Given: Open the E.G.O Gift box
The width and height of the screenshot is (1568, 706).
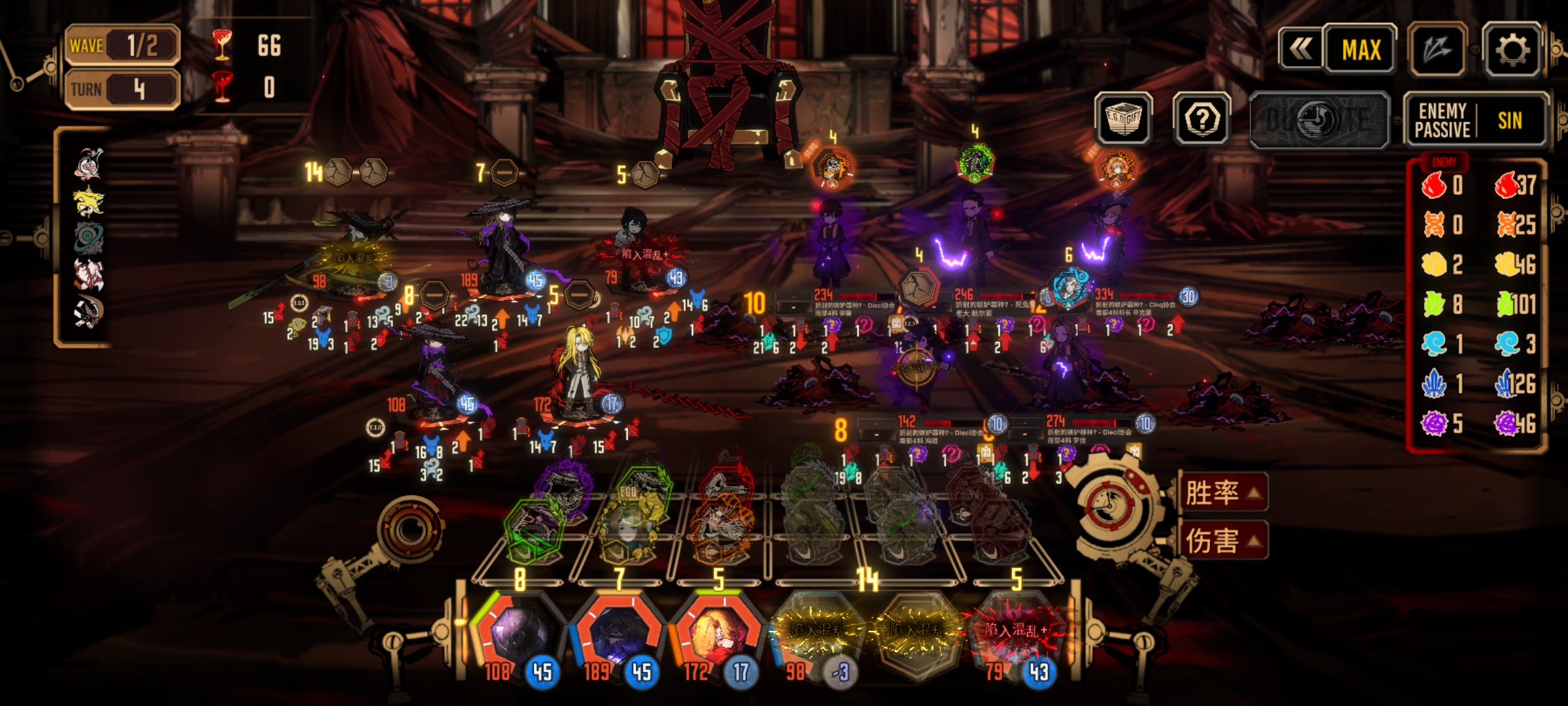Looking at the screenshot, I should coord(1123,118).
